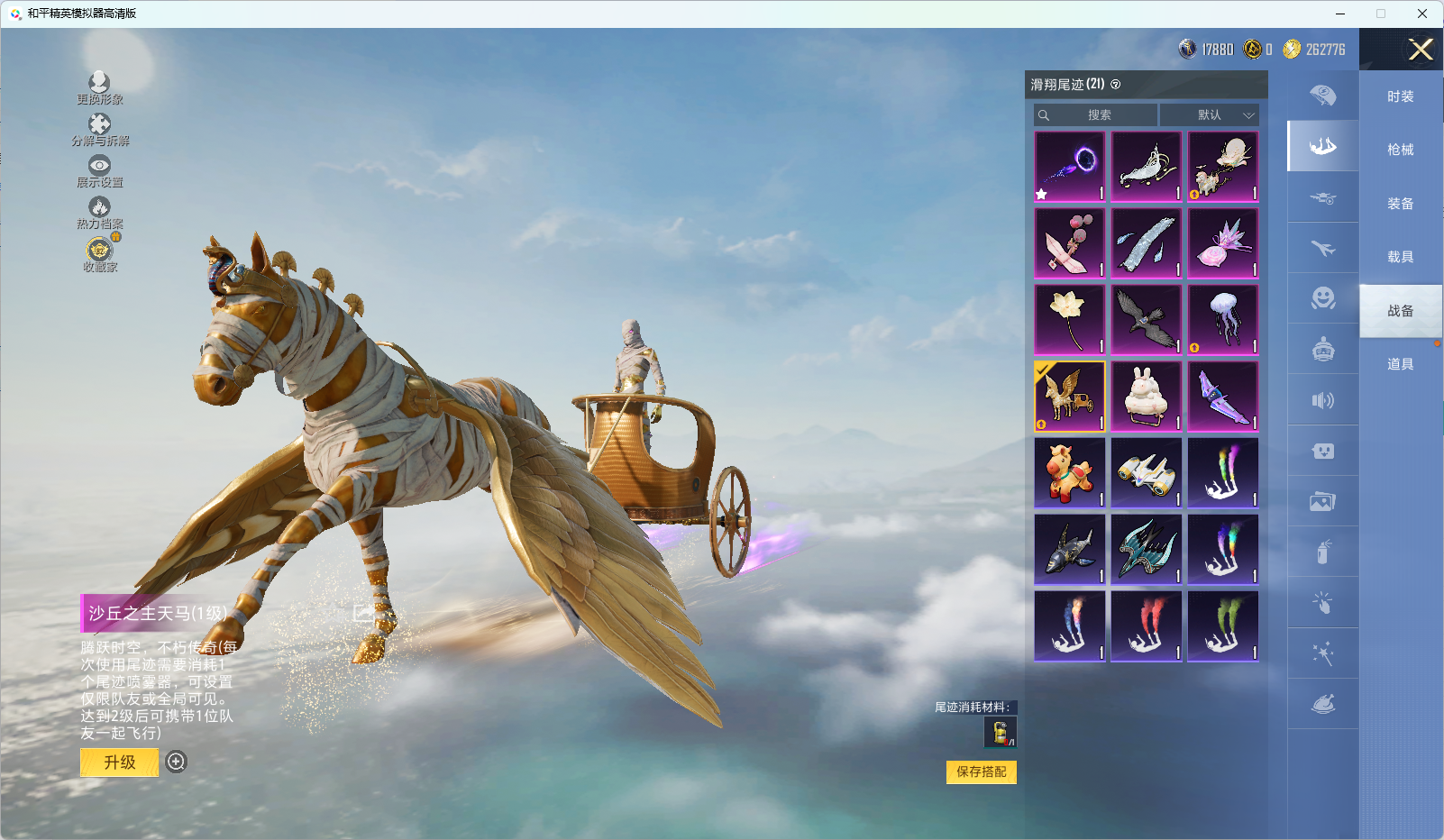Select the jellyfish glide trail
The image size is (1444, 840).
pos(1223,320)
